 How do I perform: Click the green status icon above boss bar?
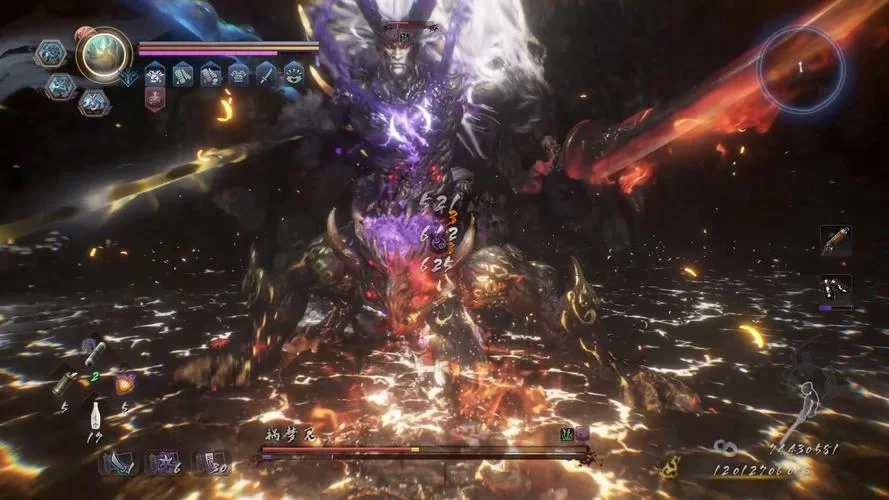pos(567,433)
